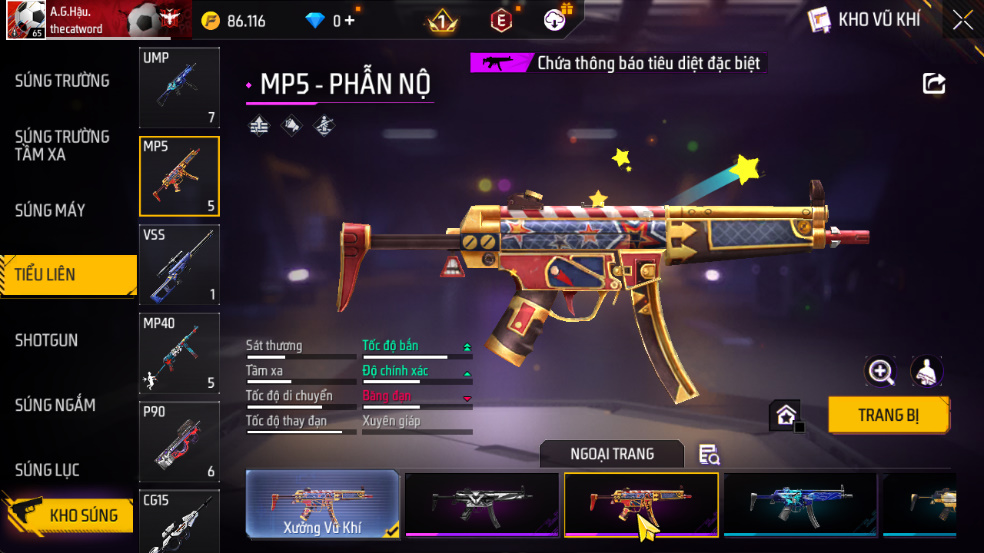This screenshot has width=984, height=553.
Task: Choose the VSS weapon tile
Action: (x=179, y=265)
